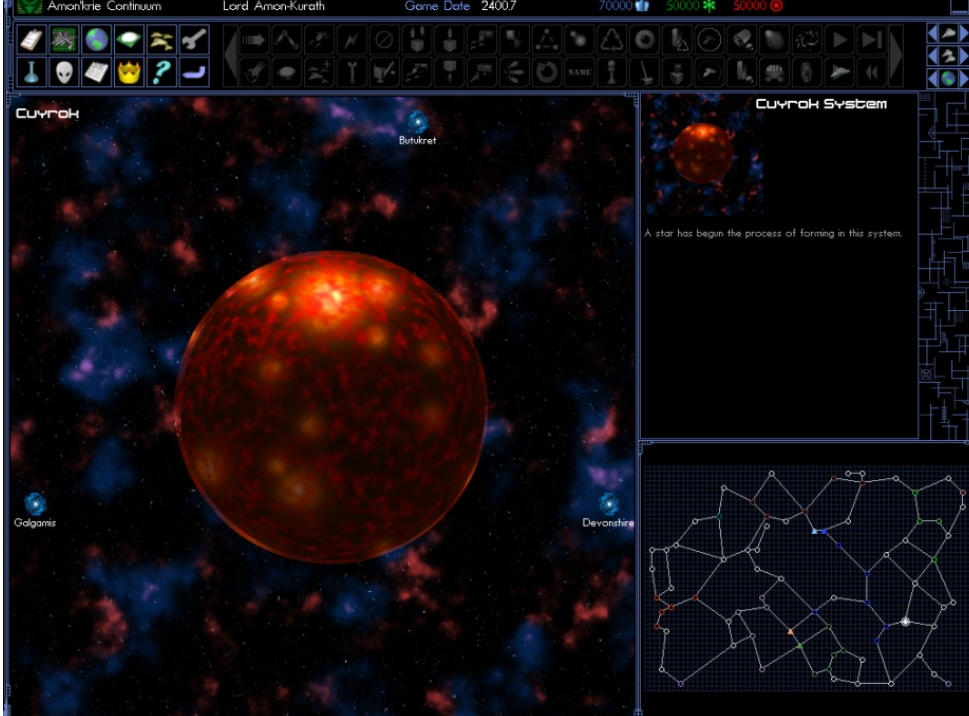Select the orange triangle marker on the galaxy minimap
This screenshot has width=969, height=716.
coord(791,631)
